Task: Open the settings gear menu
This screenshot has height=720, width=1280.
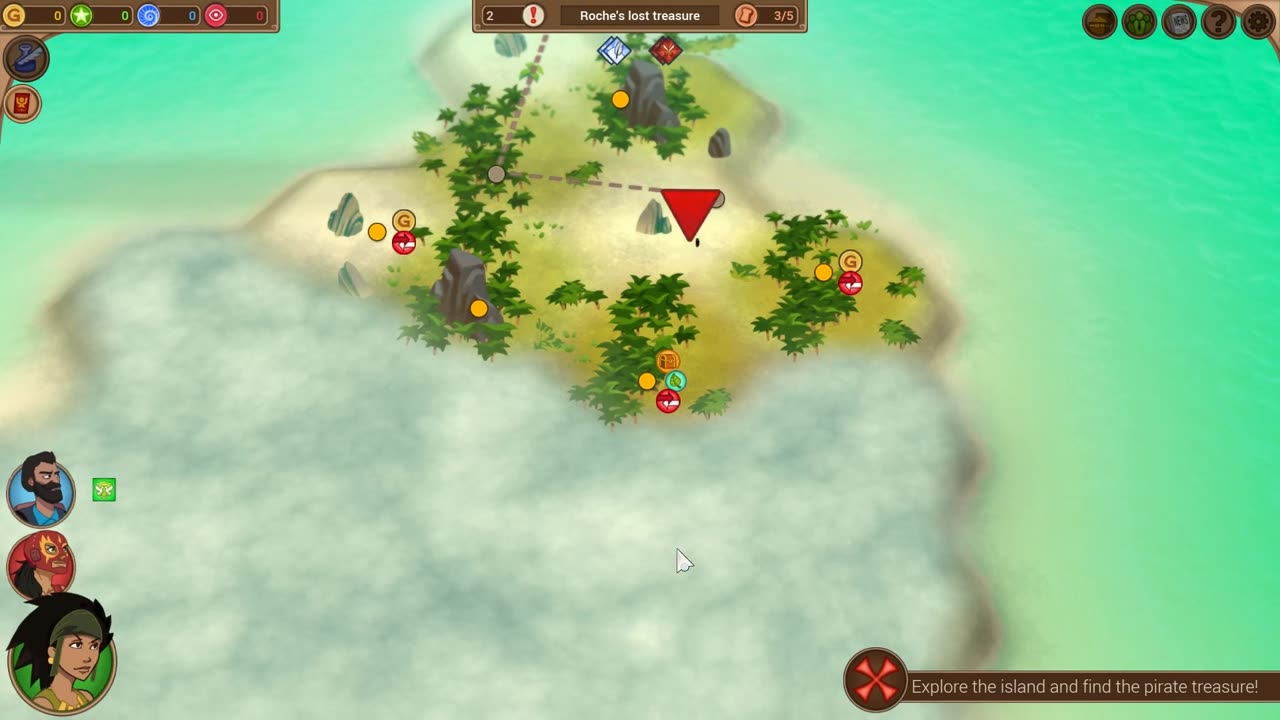Action: coord(1258,21)
